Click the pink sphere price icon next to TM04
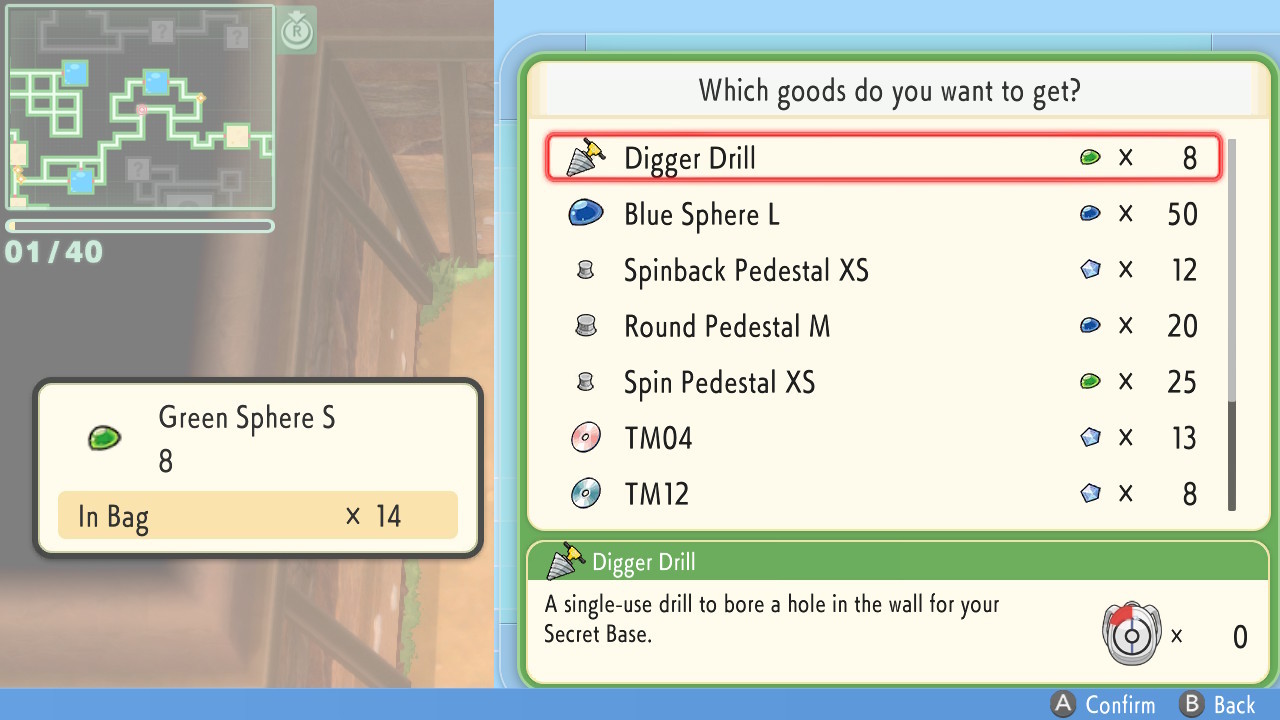The height and width of the screenshot is (720, 1280). (1090, 437)
